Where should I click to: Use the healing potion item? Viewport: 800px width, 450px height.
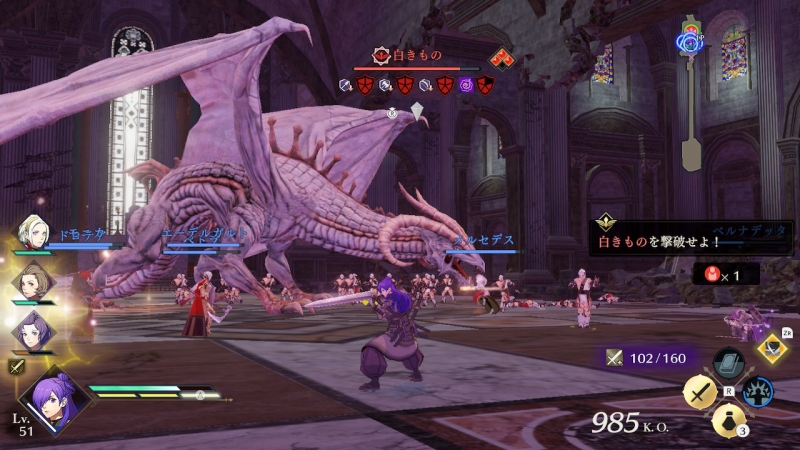[726, 421]
